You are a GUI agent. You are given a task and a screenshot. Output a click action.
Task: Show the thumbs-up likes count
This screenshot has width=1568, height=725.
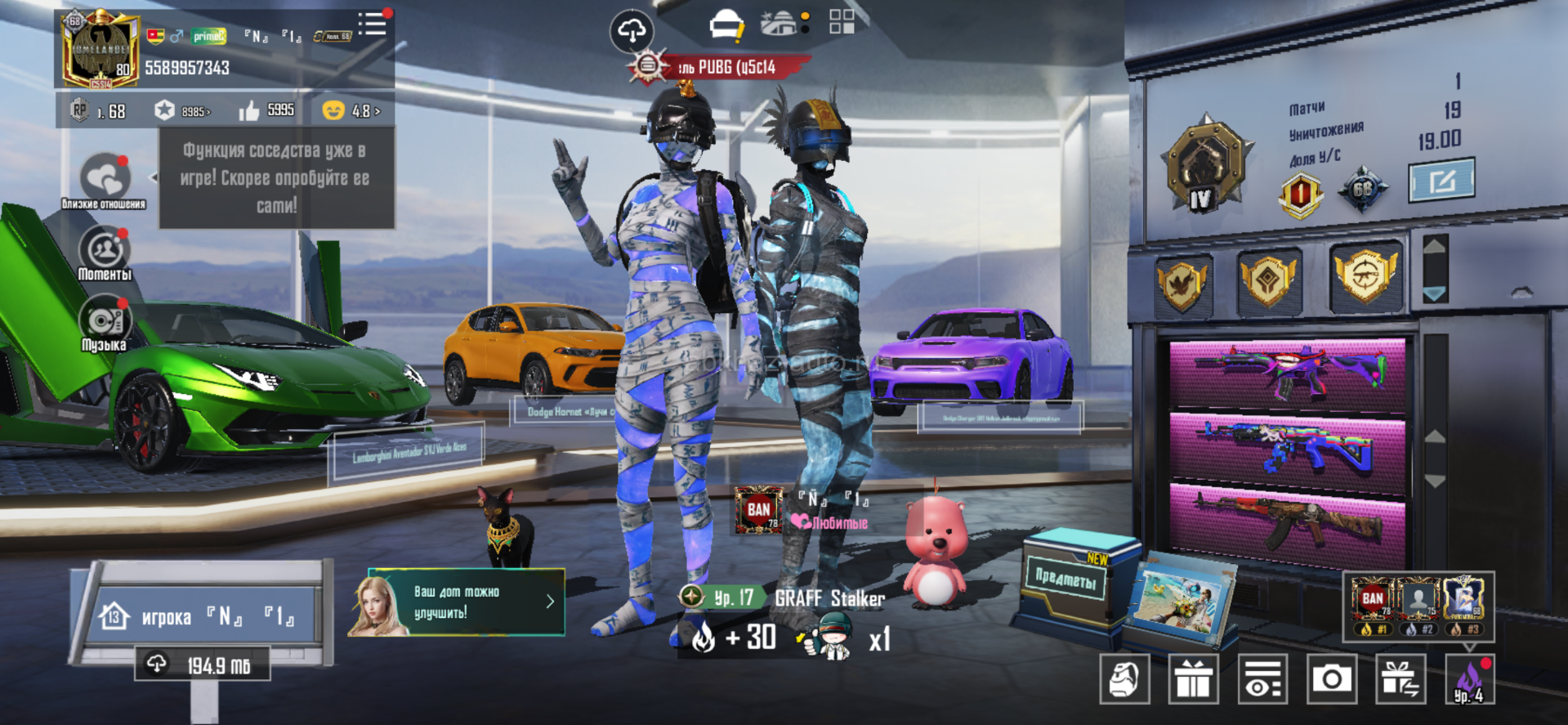266,110
